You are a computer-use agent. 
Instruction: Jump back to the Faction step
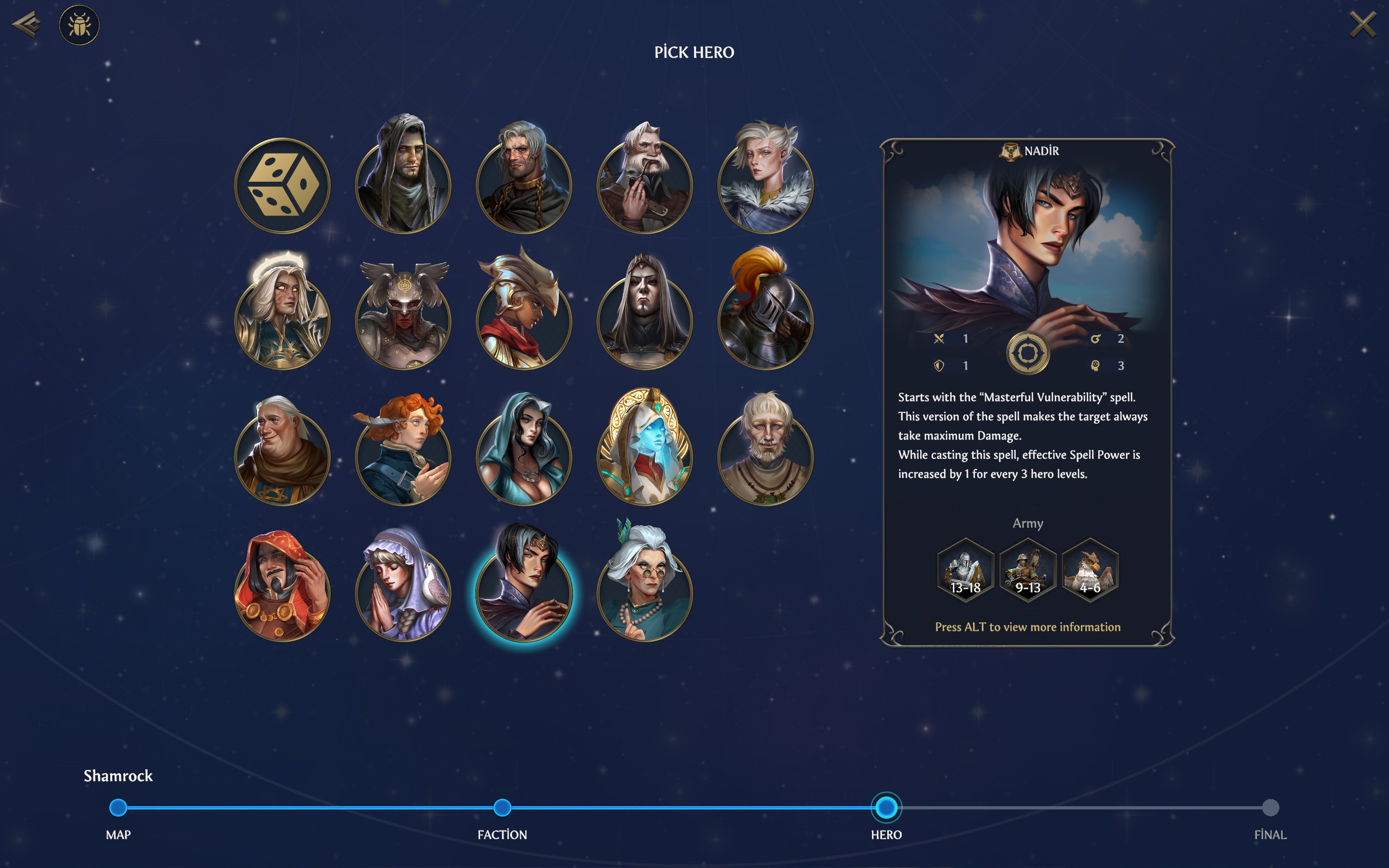502,807
